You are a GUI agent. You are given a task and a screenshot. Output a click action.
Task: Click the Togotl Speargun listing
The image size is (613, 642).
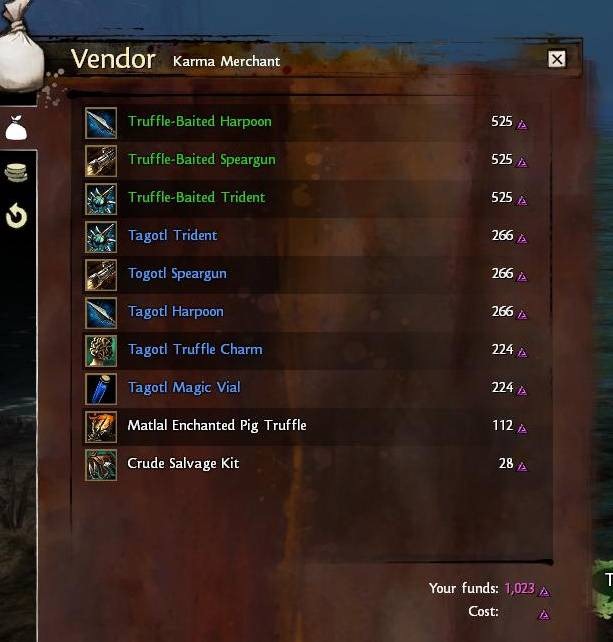[x=177, y=274]
